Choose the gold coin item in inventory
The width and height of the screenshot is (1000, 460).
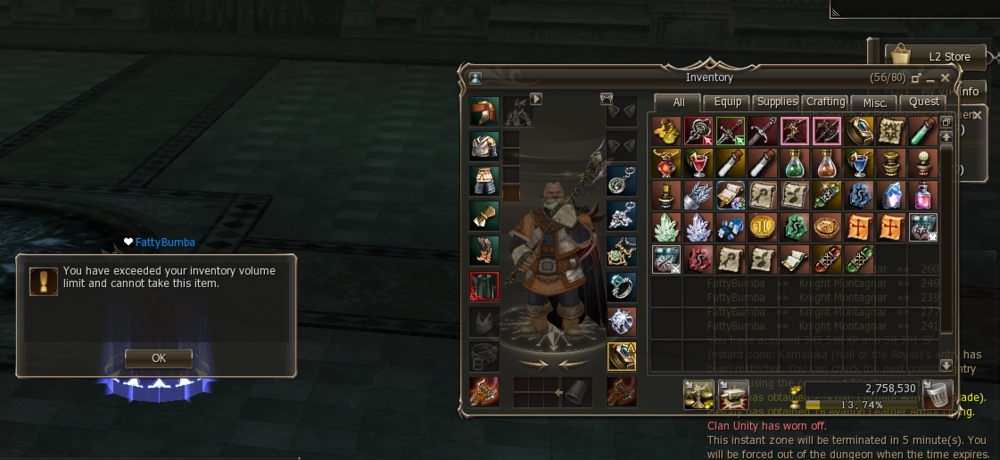point(763,227)
